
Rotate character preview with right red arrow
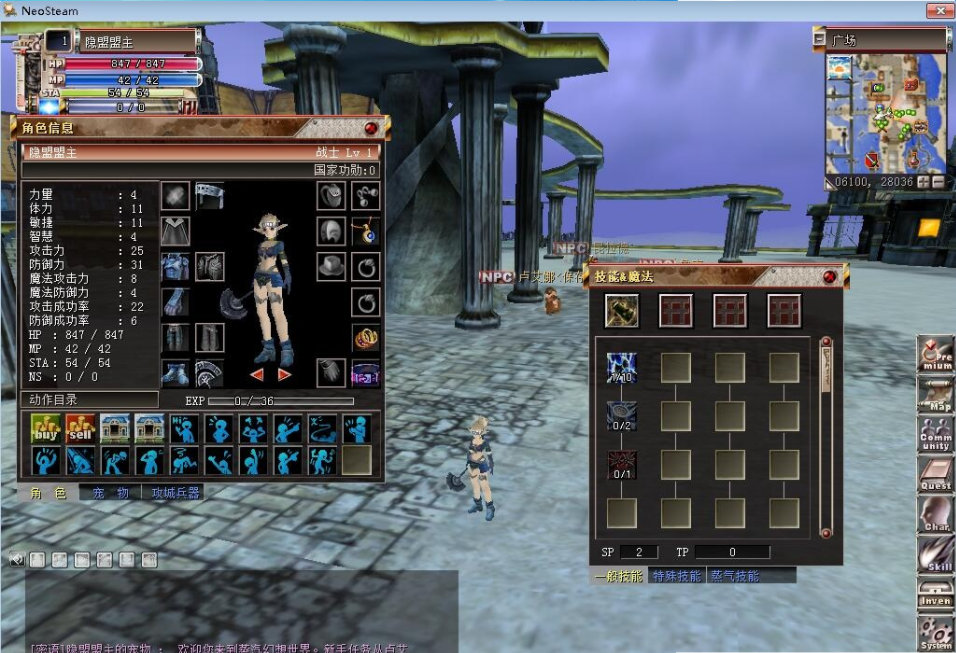[285, 374]
